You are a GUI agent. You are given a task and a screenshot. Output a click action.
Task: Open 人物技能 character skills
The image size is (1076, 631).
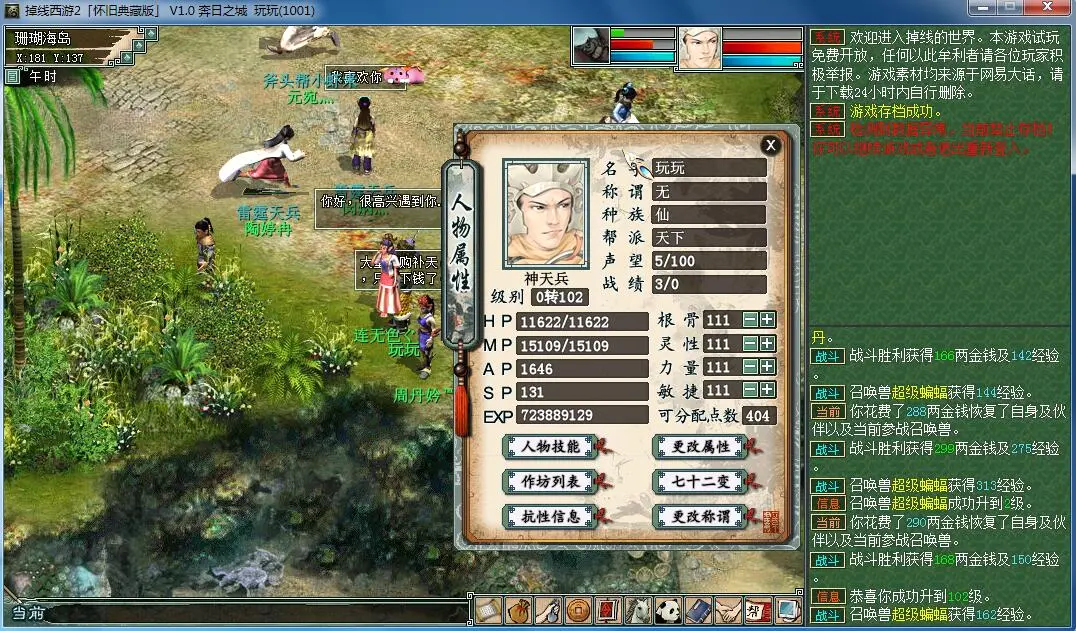click(x=549, y=446)
